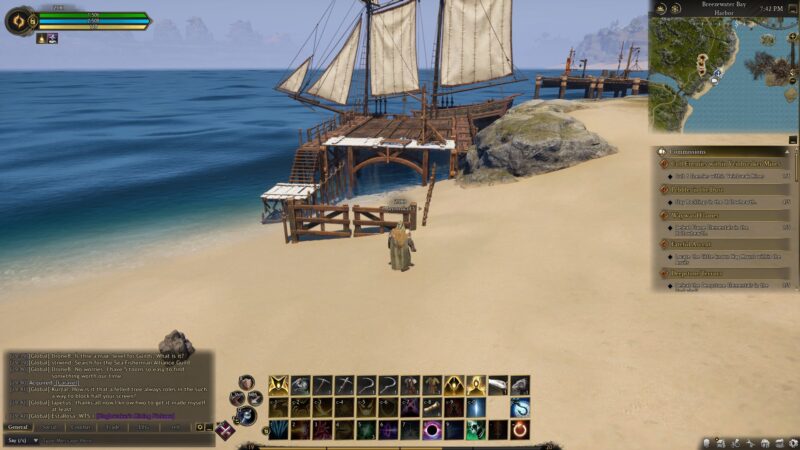800x450 pixels.
Task: Click the Say channel selector dropdown
Action: pyautogui.click(x=17, y=440)
